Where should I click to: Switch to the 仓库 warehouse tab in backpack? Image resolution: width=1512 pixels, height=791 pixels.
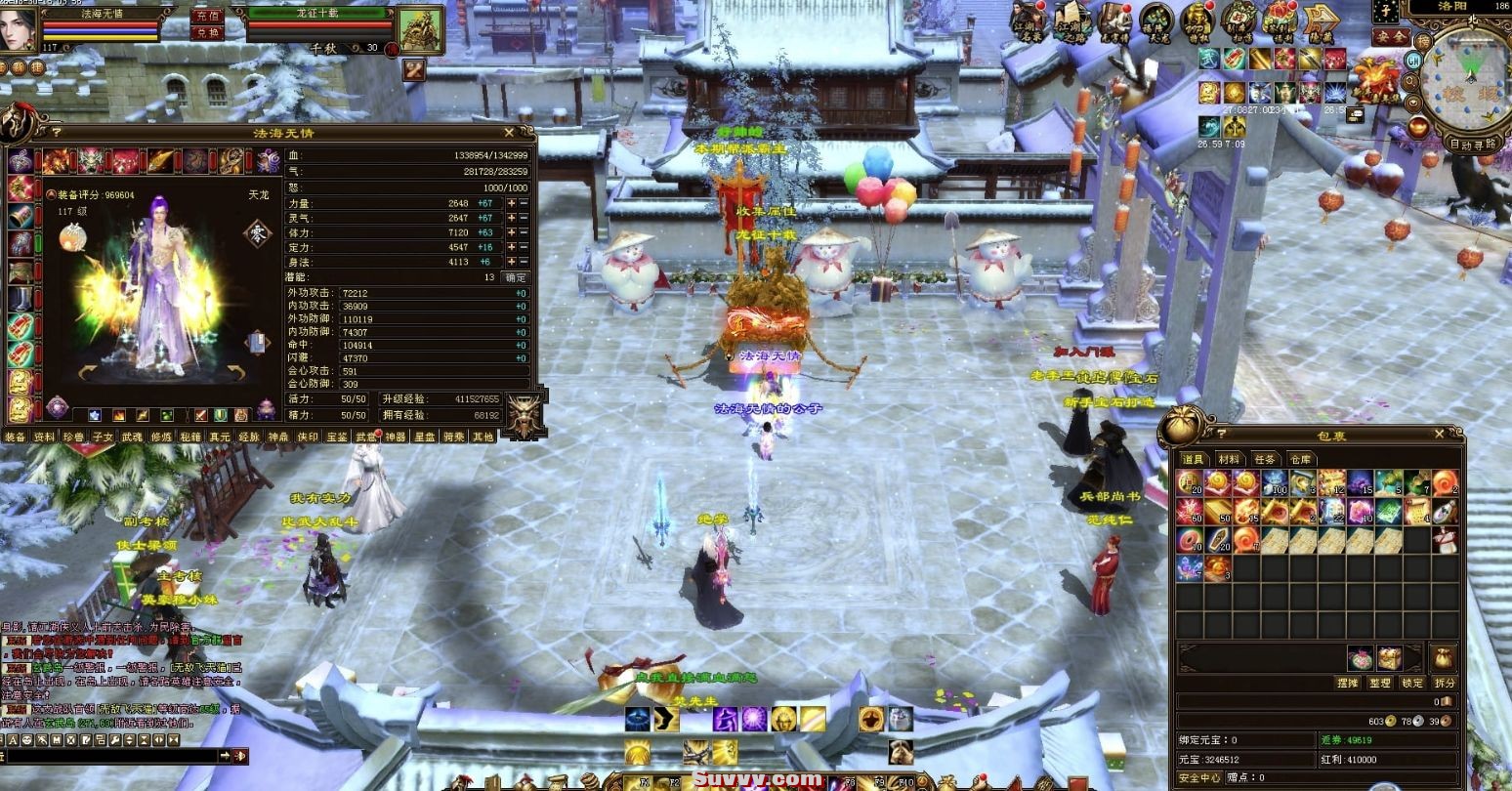click(1300, 459)
